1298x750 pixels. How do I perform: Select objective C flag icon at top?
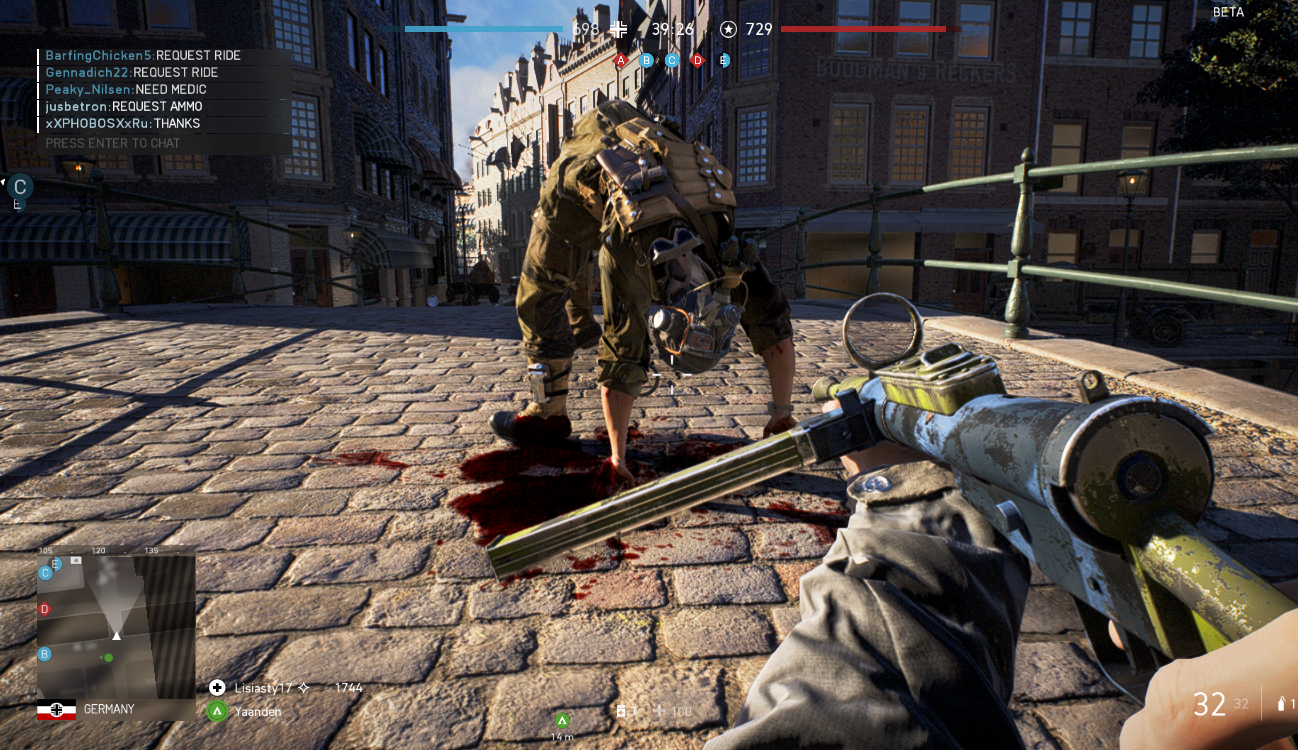672,60
